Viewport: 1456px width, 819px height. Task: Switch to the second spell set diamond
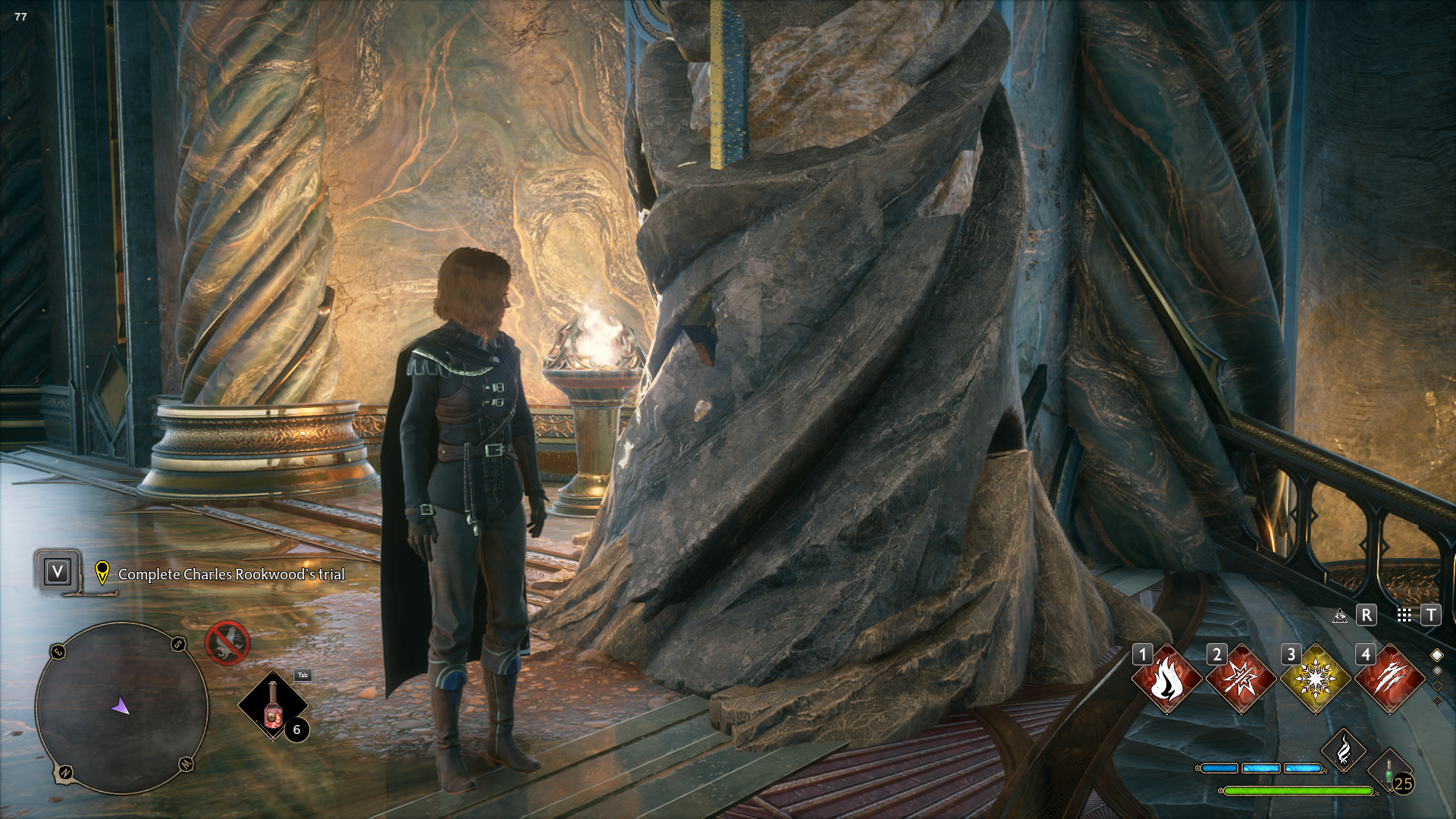[x=1437, y=670]
